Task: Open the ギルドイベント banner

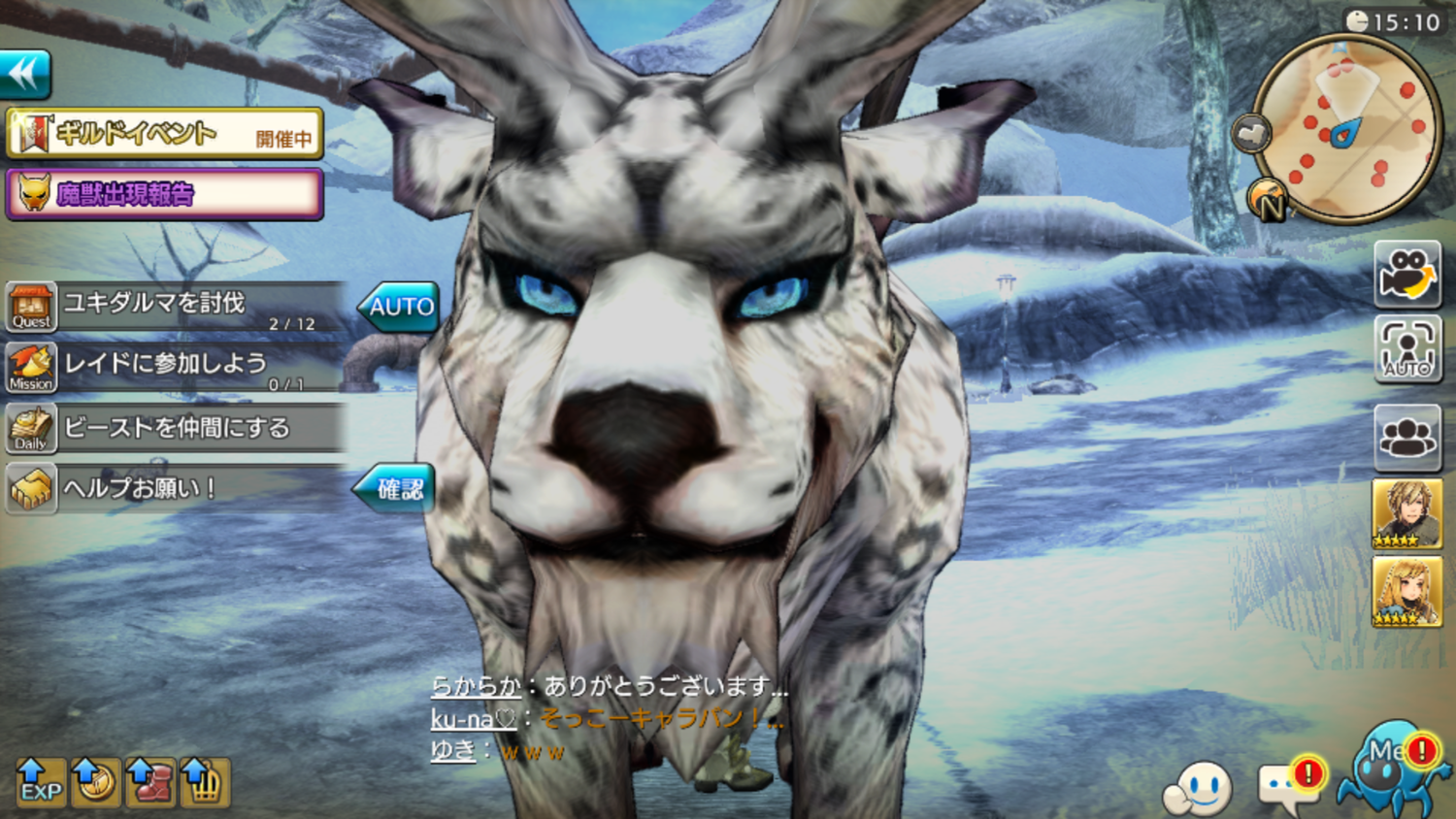Action: click(x=164, y=134)
